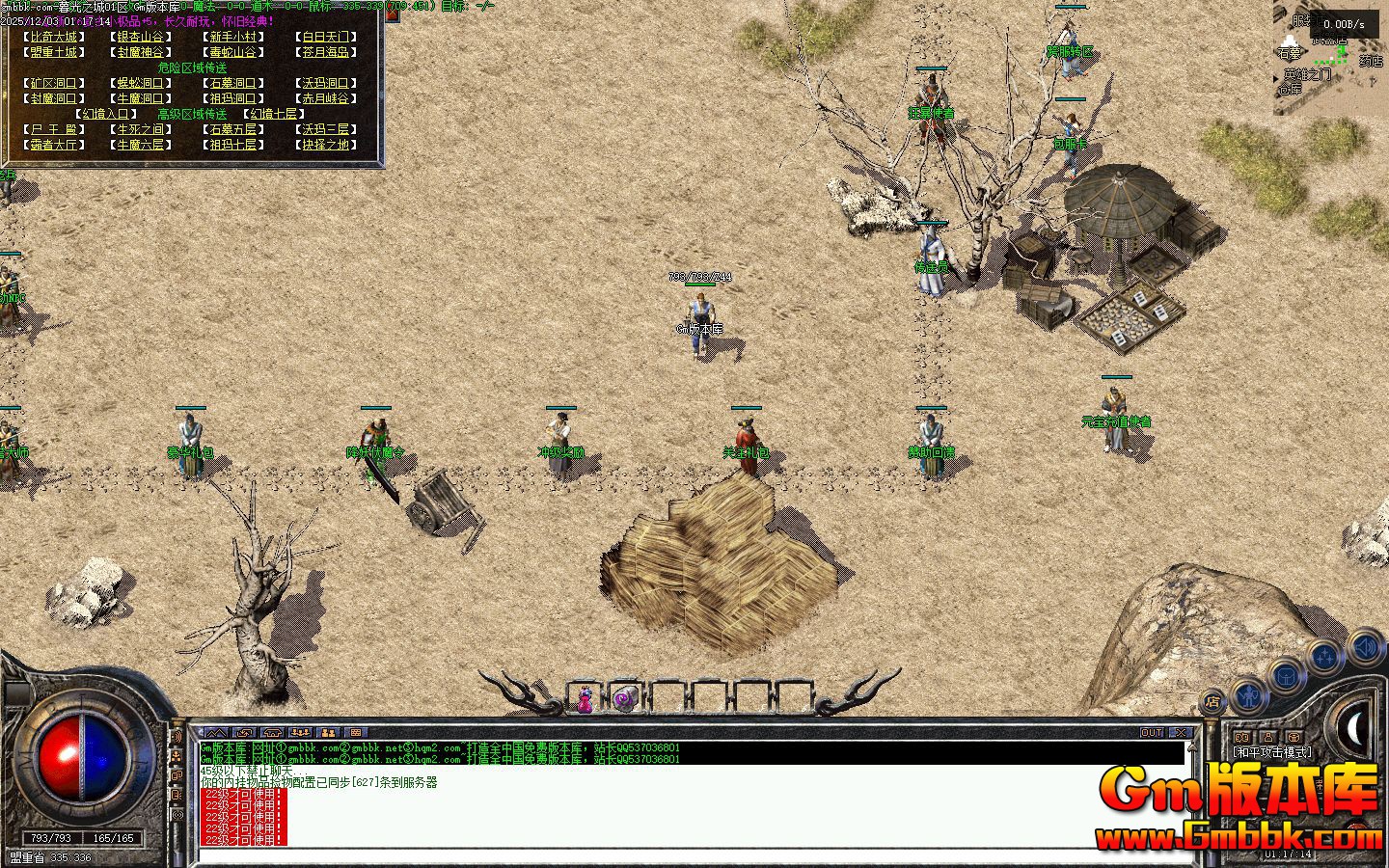The height and width of the screenshot is (868, 1389).
Task: Select the 霸者大厅 teleport link
Action: pos(52,145)
